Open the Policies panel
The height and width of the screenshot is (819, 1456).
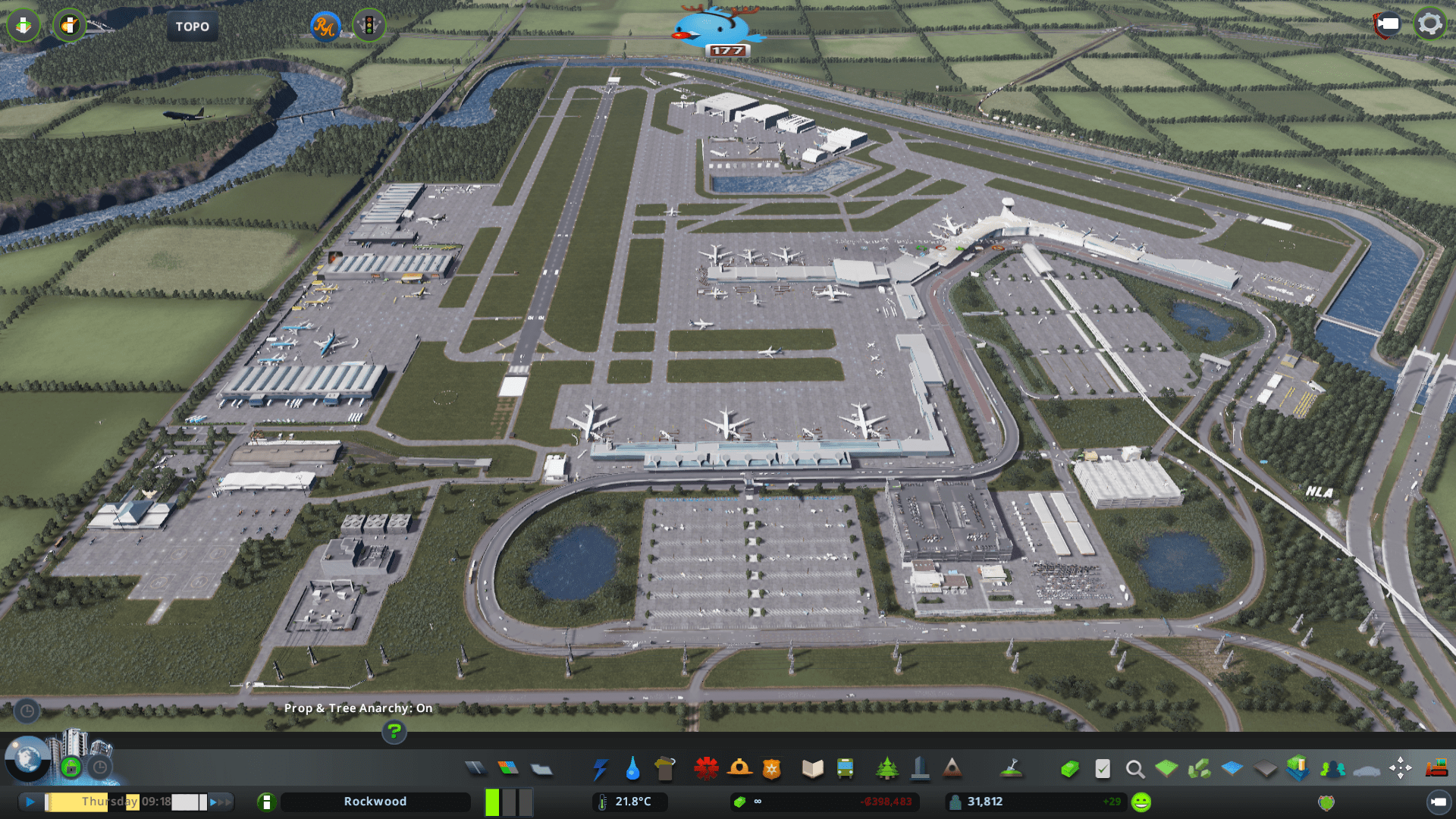click(1102, 767)
